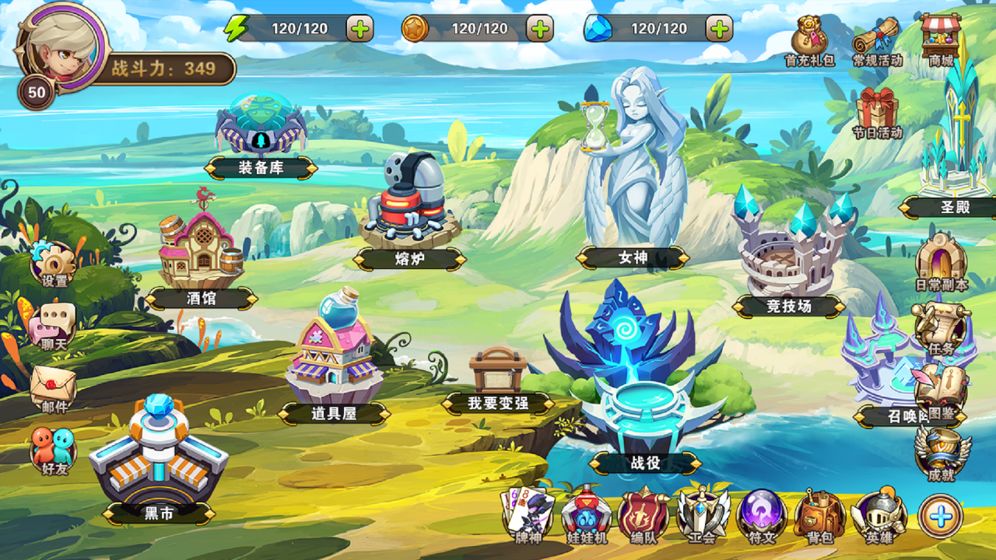996x560 pixels.
Task: Toggle the round plus menu button
Action: click(x=941, y=516)
